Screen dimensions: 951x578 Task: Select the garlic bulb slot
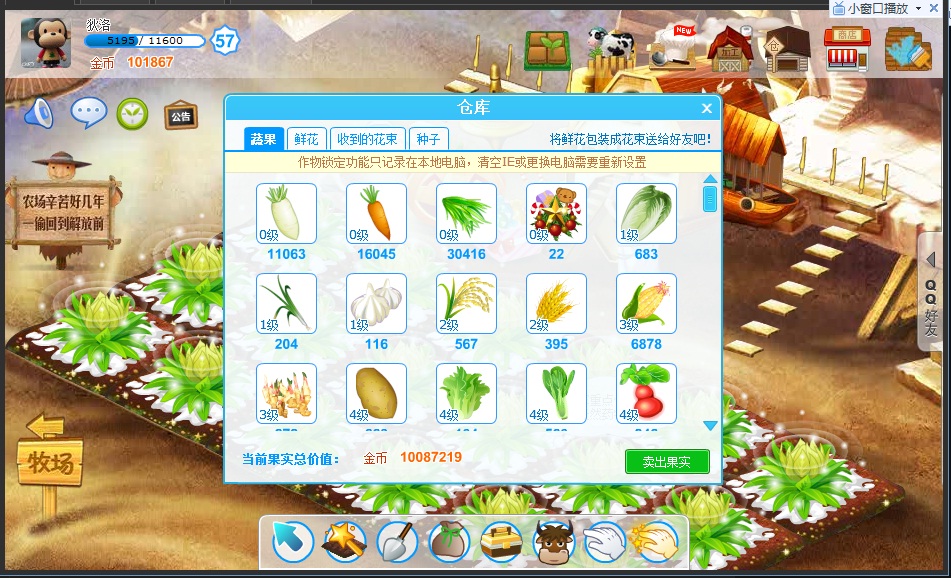376,303
